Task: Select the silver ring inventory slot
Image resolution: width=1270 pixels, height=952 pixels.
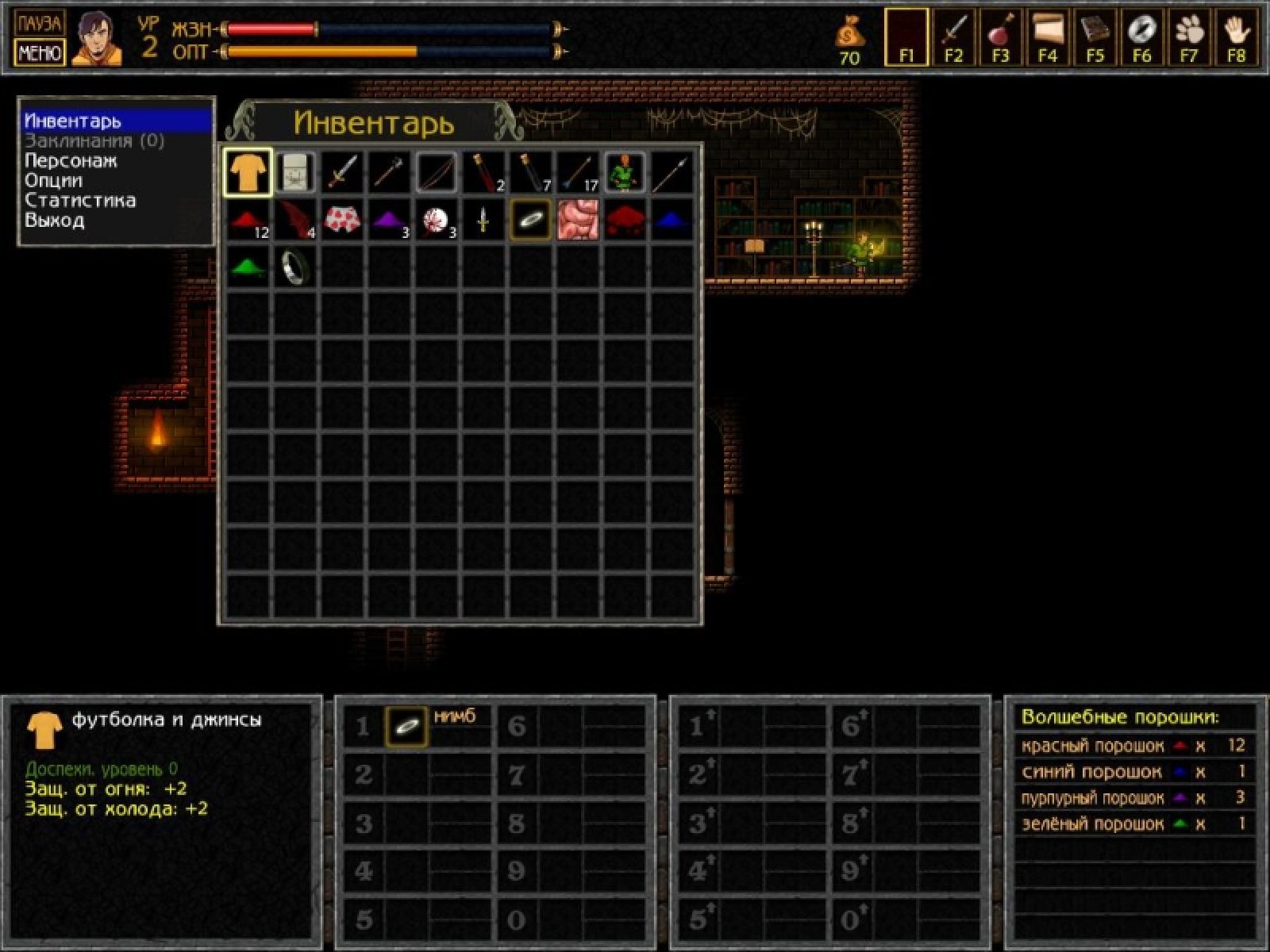Action: 295,267
